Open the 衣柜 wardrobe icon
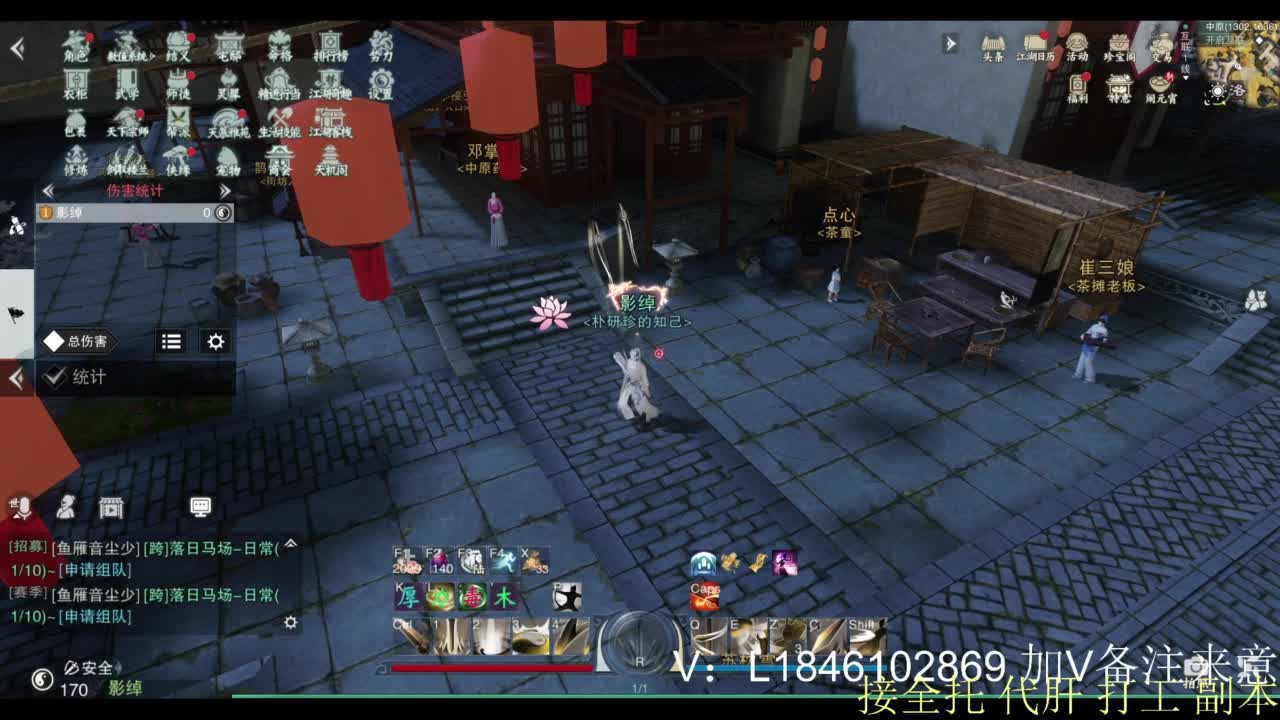The width and height of the screenshot is (1280, 720). point(76,80)
